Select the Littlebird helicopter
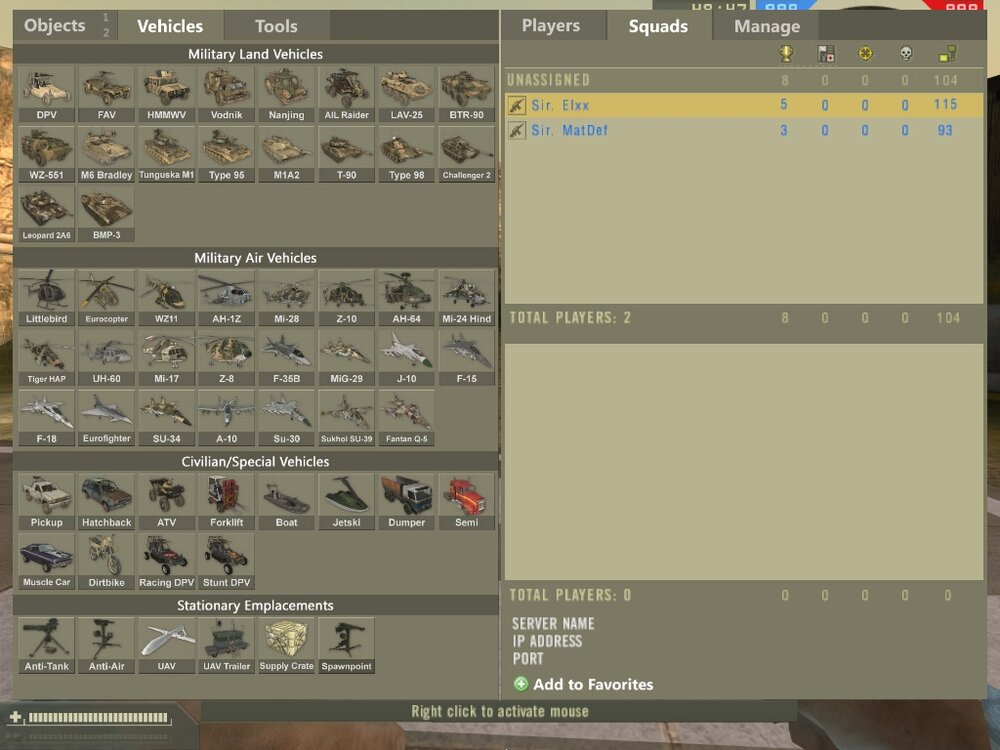 click(46, 298)
